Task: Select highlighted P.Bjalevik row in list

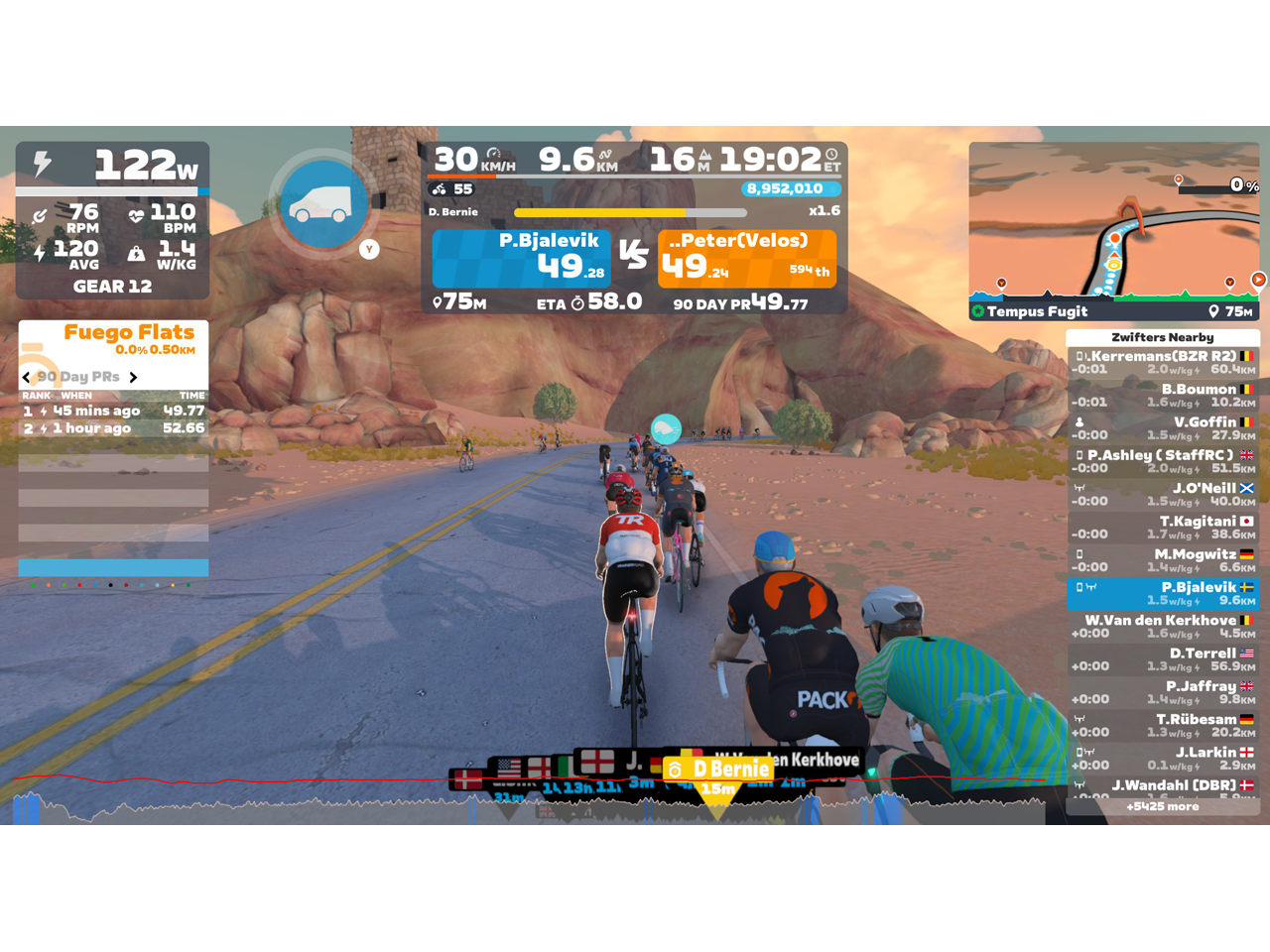Action: pyautogui.click(x=1162, y=593)
